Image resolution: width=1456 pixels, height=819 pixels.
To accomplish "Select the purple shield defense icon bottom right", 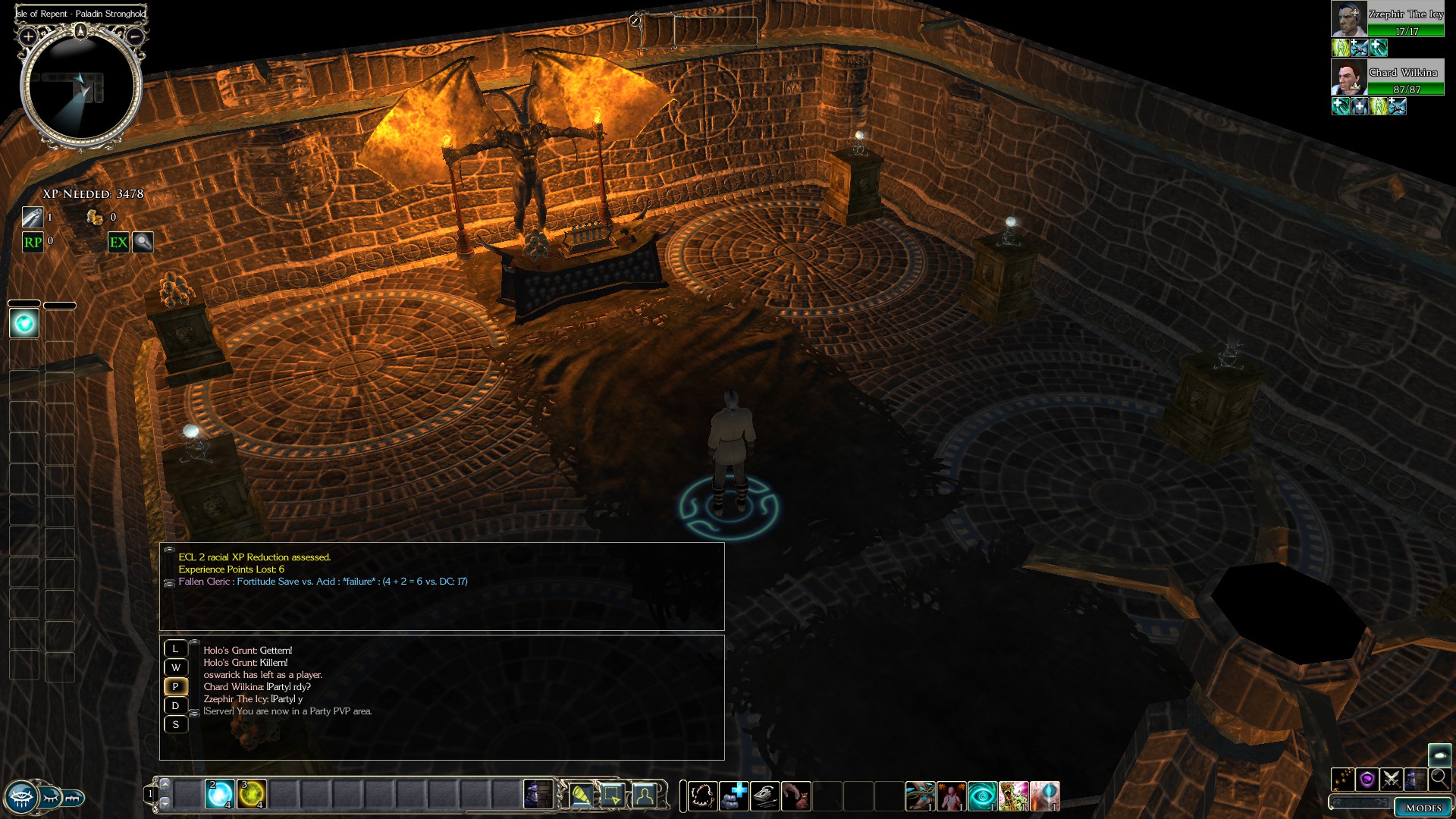I will click(1367, 780).
